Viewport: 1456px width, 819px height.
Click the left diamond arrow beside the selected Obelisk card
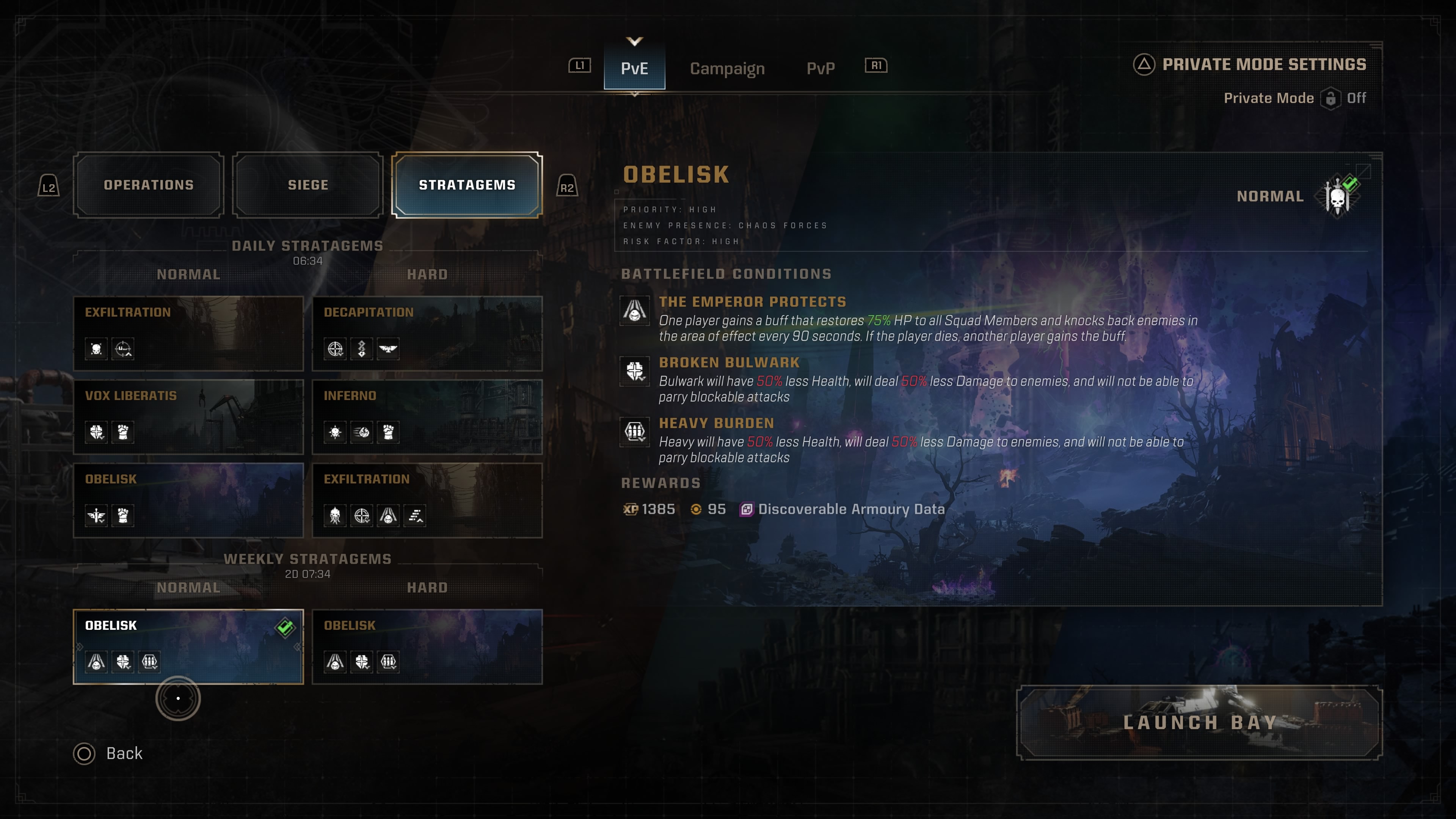coord(80,646)
